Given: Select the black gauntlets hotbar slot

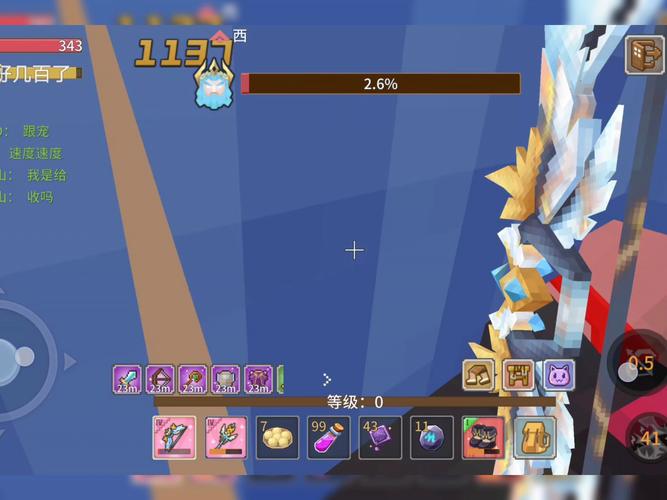Looking at the screenshot, I should pos(483,438).
